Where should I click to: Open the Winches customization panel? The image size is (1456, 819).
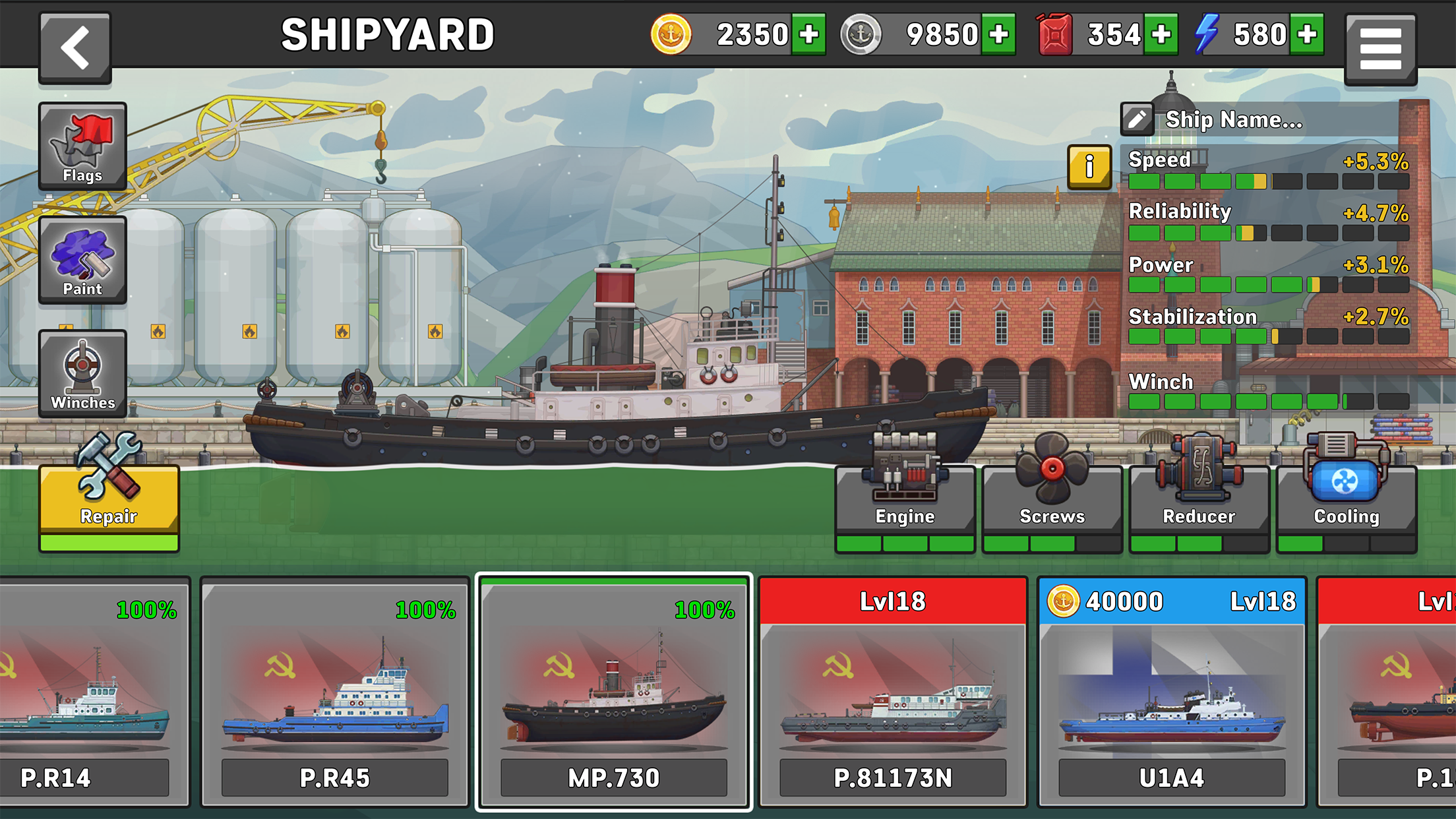point(82,375)
